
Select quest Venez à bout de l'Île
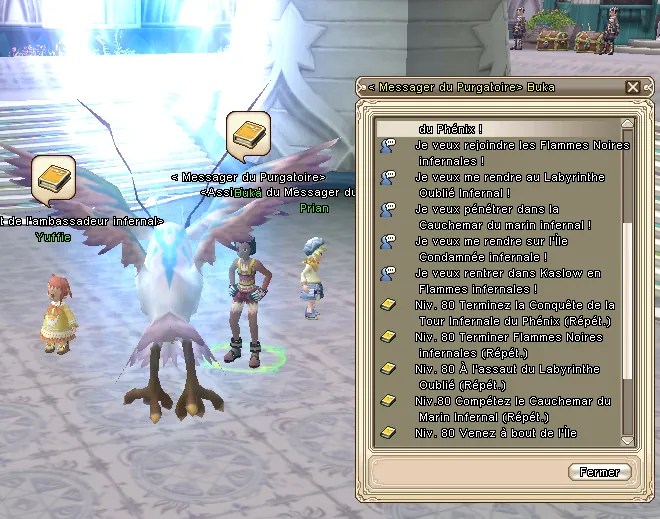tap(495, 433)
